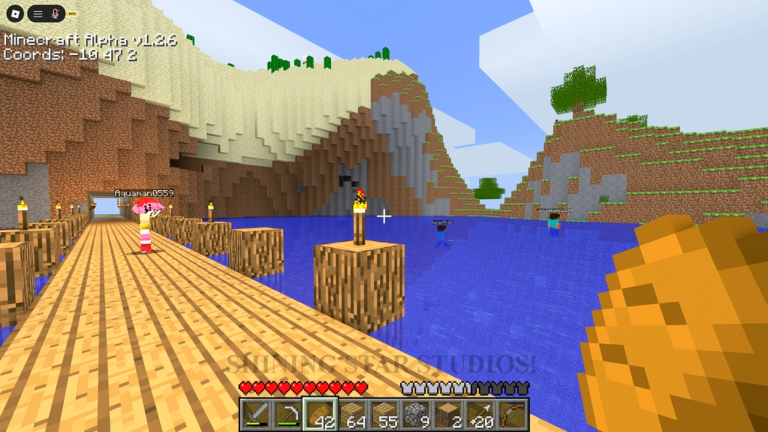Choose the cobblestone stack of 9
Viewport: 768px width, 432px height.
416,415
